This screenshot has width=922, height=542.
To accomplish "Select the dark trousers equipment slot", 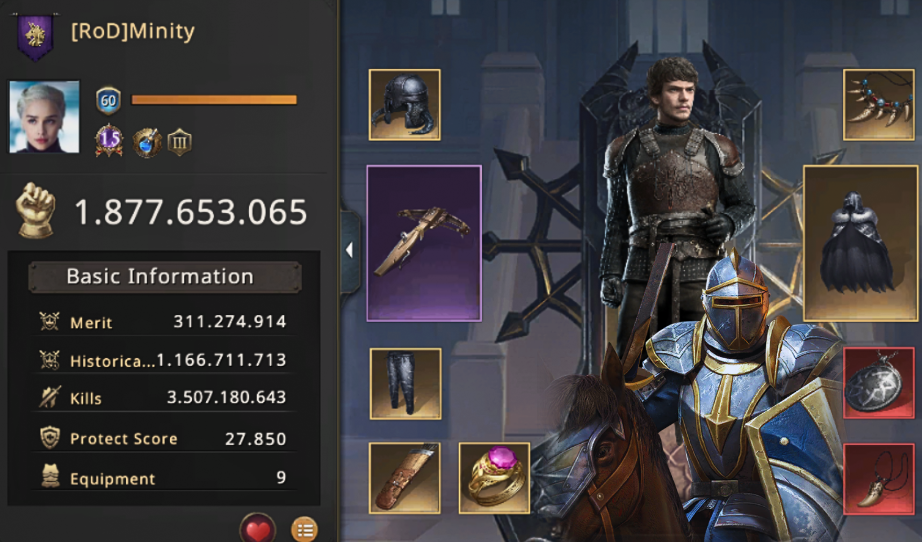I will click(x=405, y=383).
